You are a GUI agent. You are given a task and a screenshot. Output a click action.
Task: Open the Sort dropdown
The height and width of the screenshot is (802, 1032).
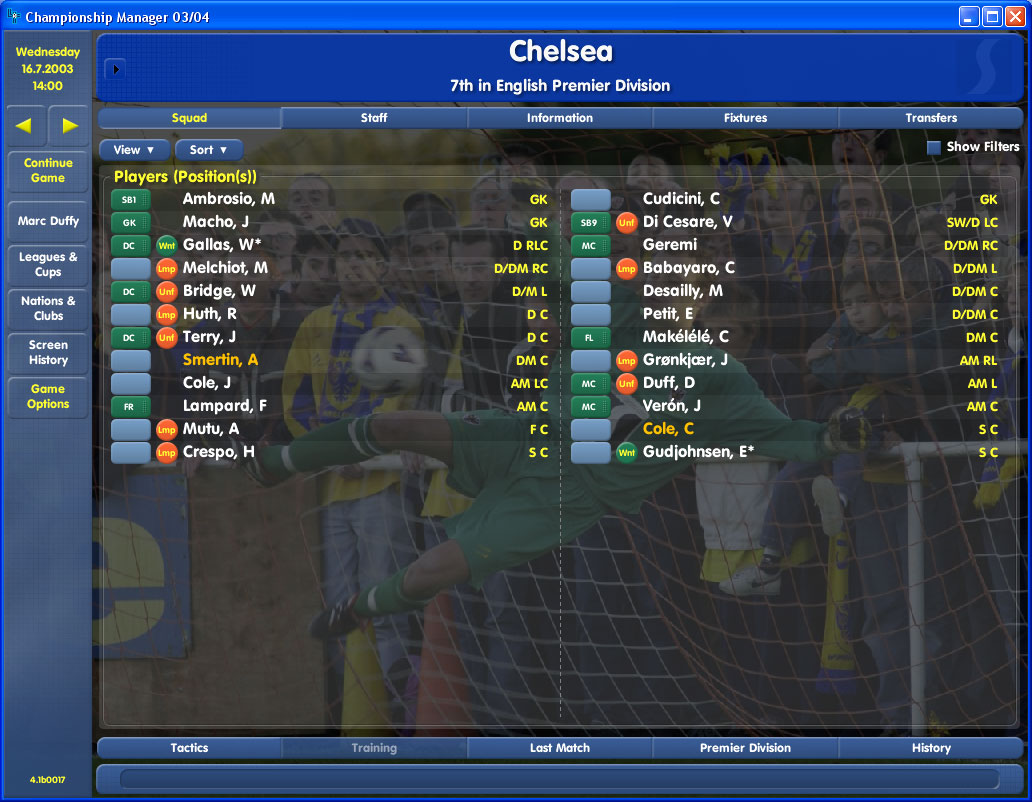pos(209,150)
